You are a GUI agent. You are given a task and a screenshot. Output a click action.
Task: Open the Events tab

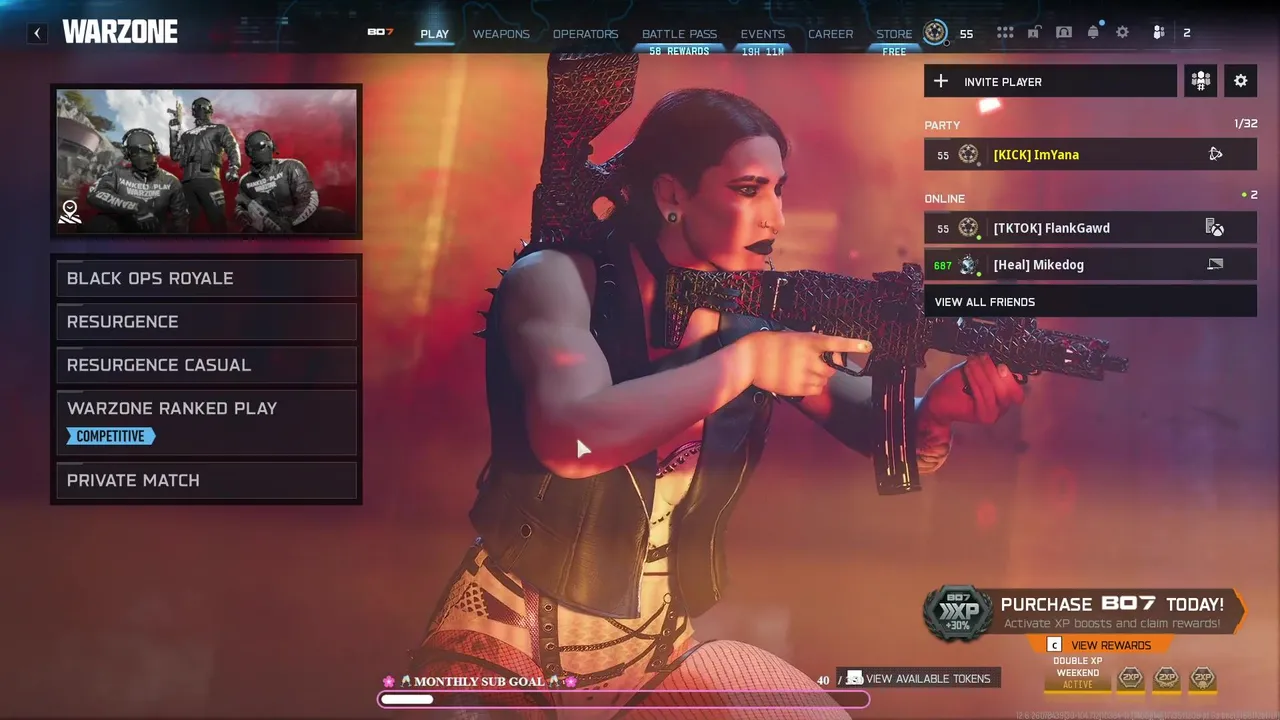point(763,34)
